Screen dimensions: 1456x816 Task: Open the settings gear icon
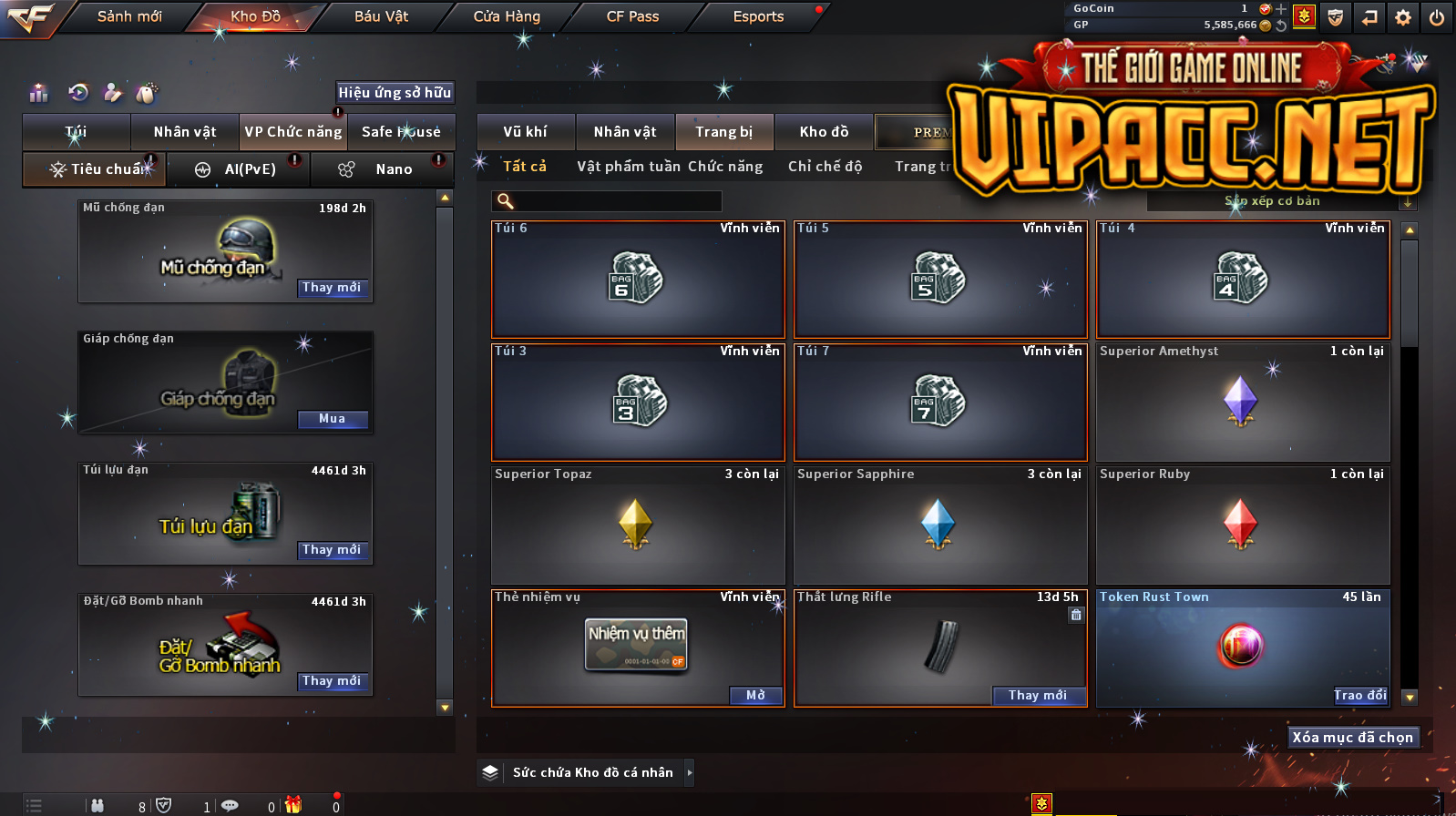pos(1403,17)
